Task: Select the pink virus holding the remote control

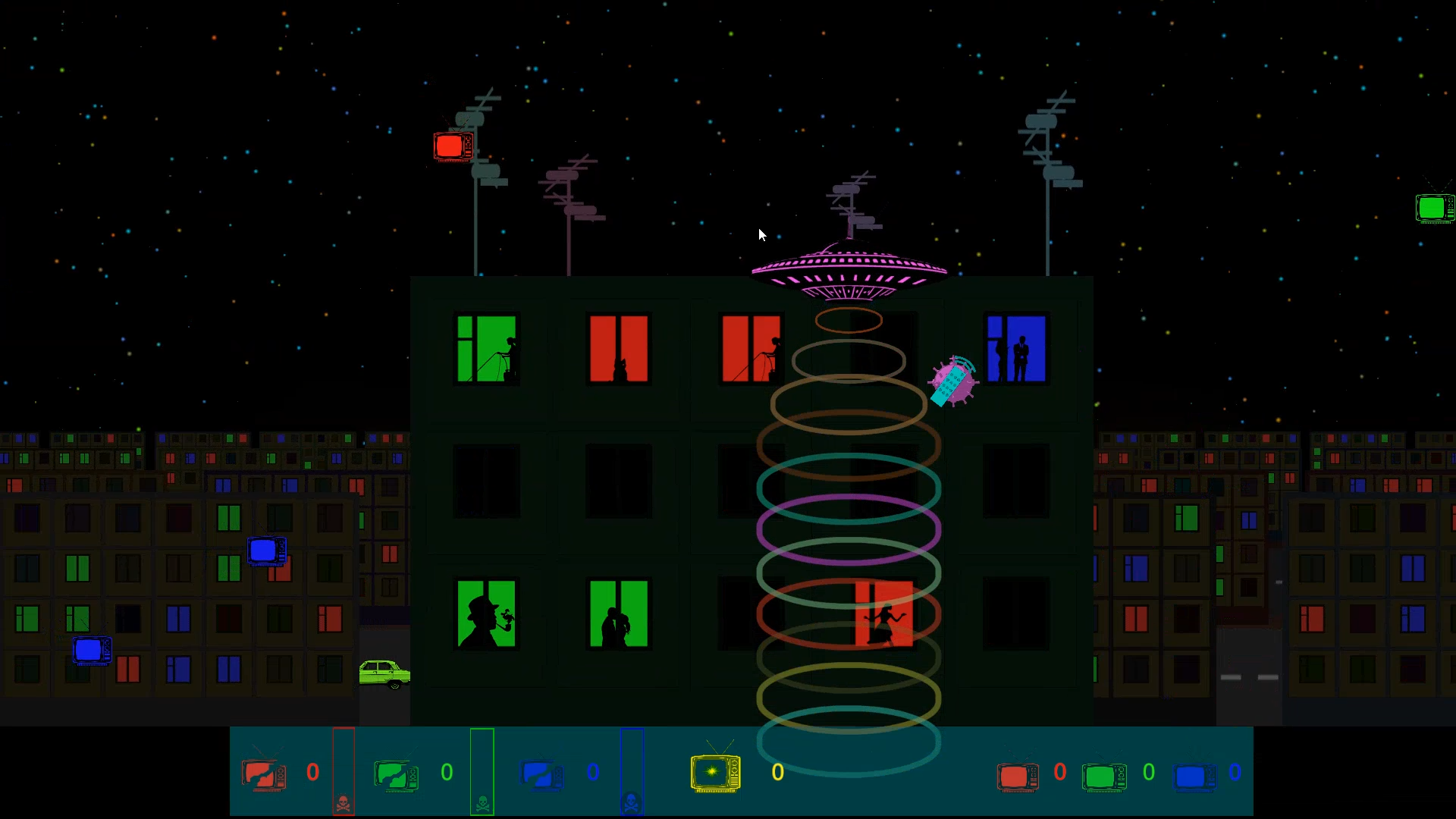Action: coord(952,381)
